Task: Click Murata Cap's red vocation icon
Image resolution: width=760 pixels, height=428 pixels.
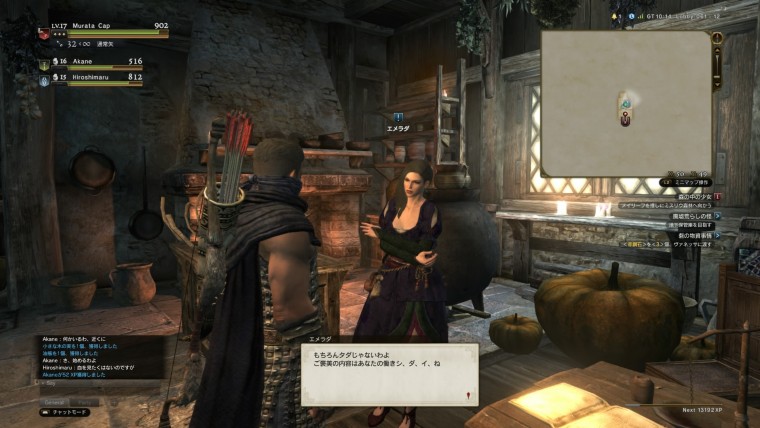Action: (44, 33)
